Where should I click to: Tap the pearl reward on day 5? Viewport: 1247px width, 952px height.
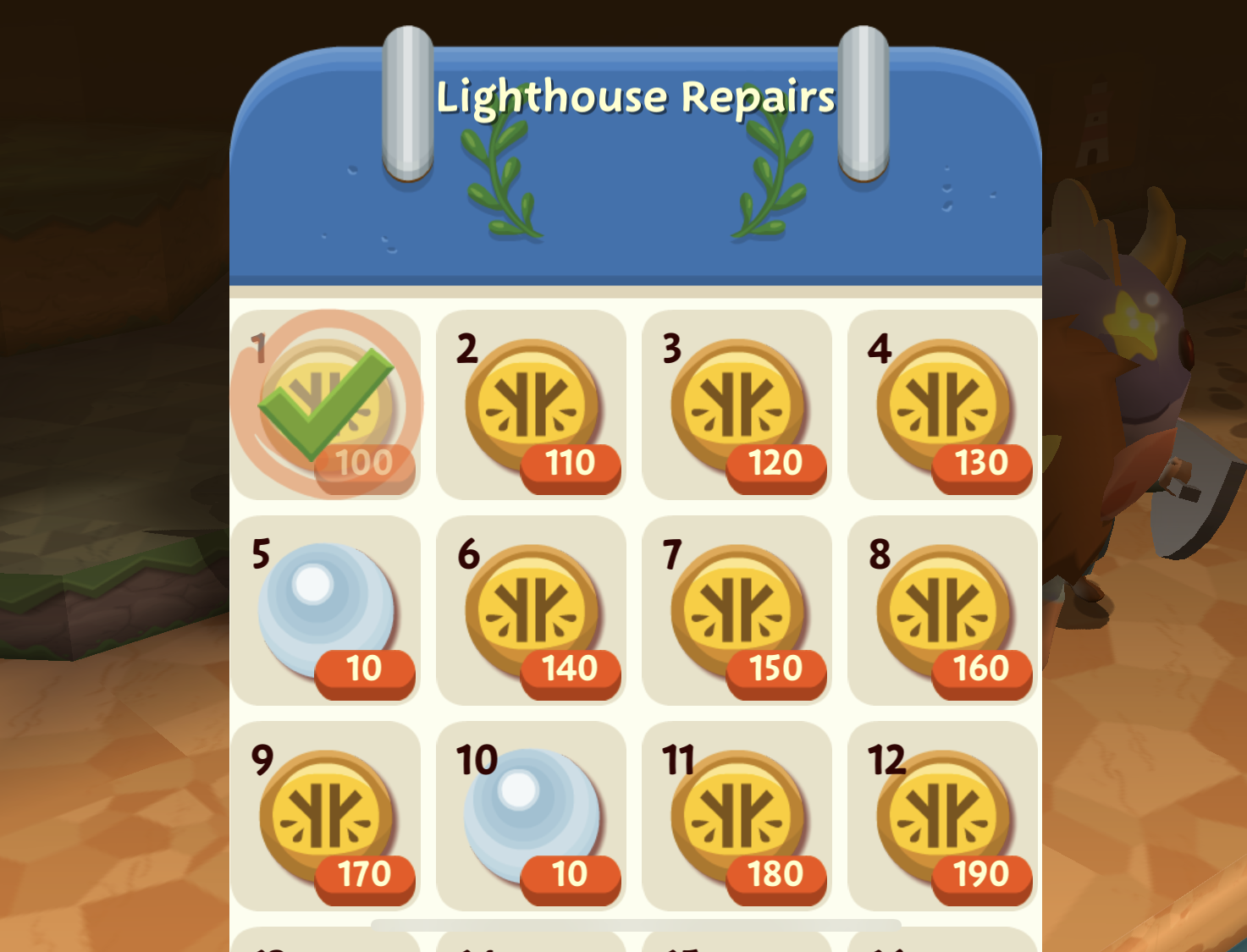(326, 612)
